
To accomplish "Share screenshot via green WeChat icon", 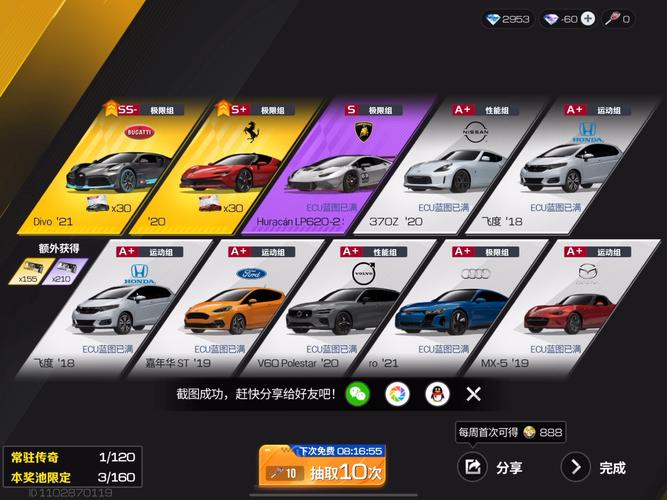I will (x=357, y=394).
